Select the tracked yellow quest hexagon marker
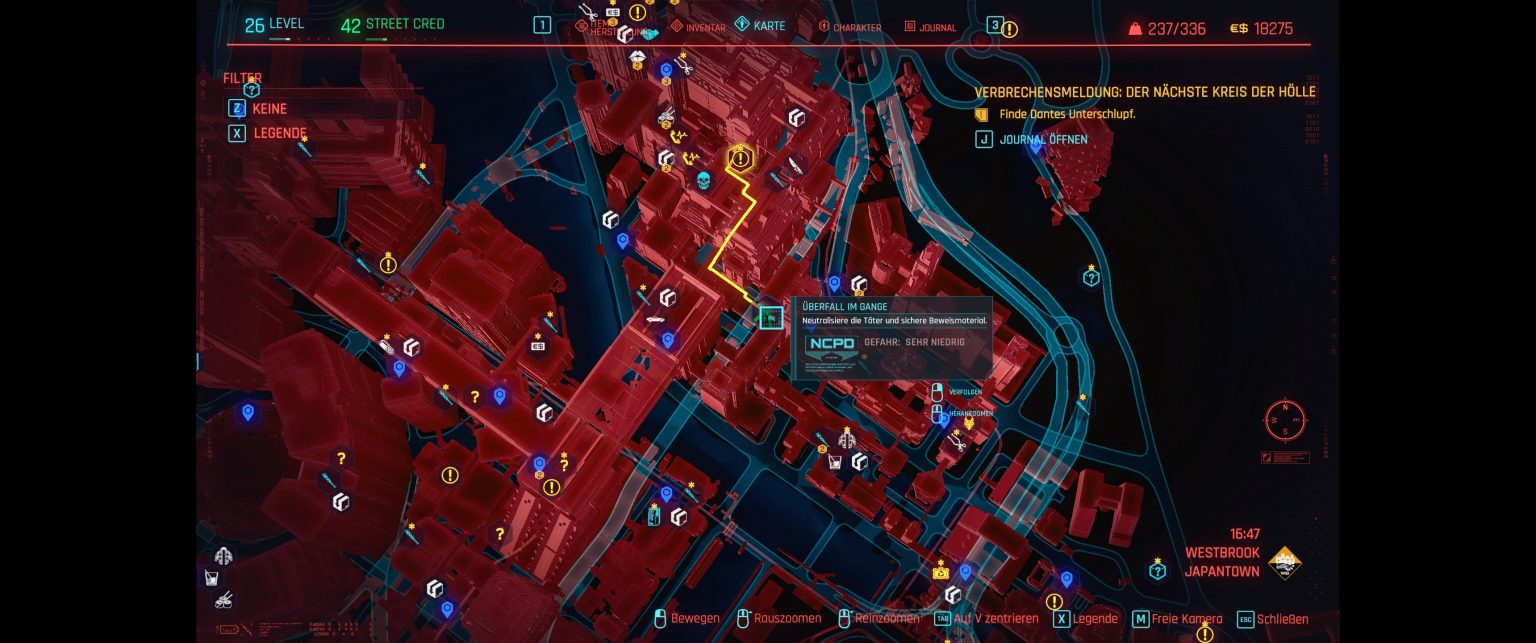 pyautogui.click(x=740, y=158)
